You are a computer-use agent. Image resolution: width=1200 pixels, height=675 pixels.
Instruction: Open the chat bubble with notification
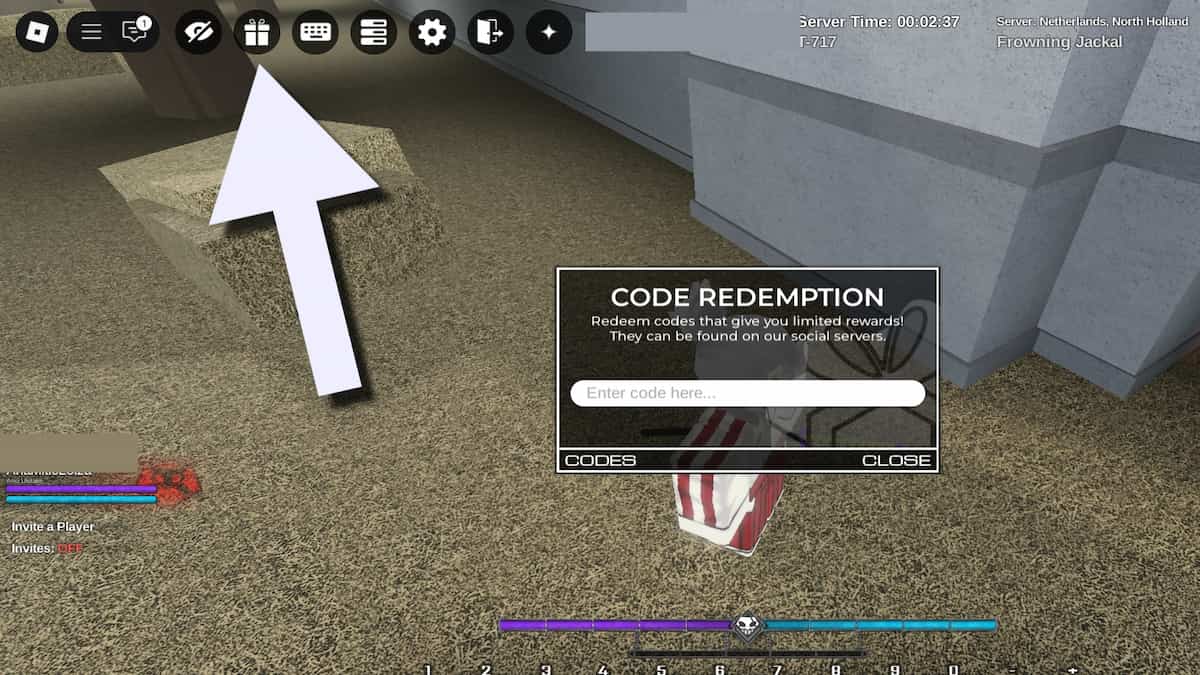135,32
